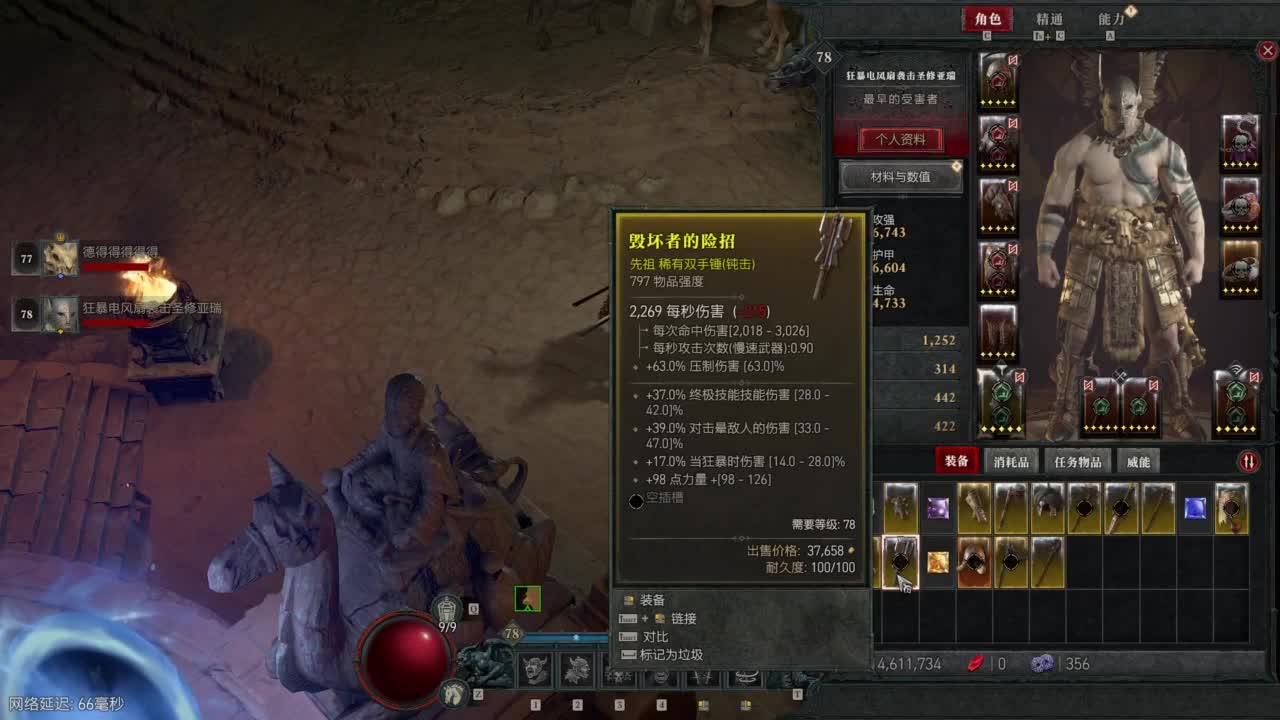The height and width of the screenshot is (720, 1280).
Task: Click the blue gem in the inventory grid
Action: coord(1195,509)
